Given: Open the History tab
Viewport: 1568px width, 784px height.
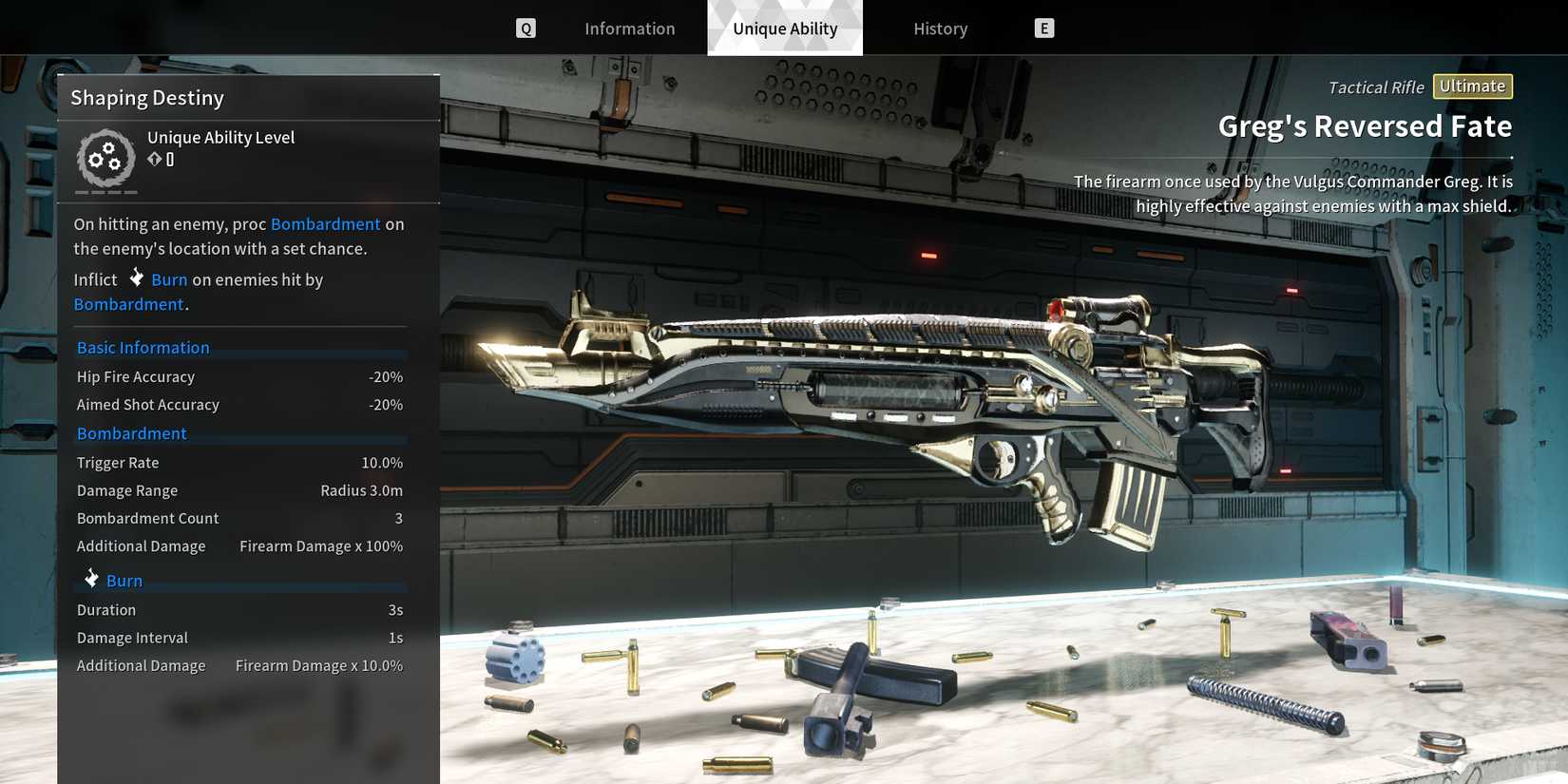Looking at the screenshot, I should point(940,29).
